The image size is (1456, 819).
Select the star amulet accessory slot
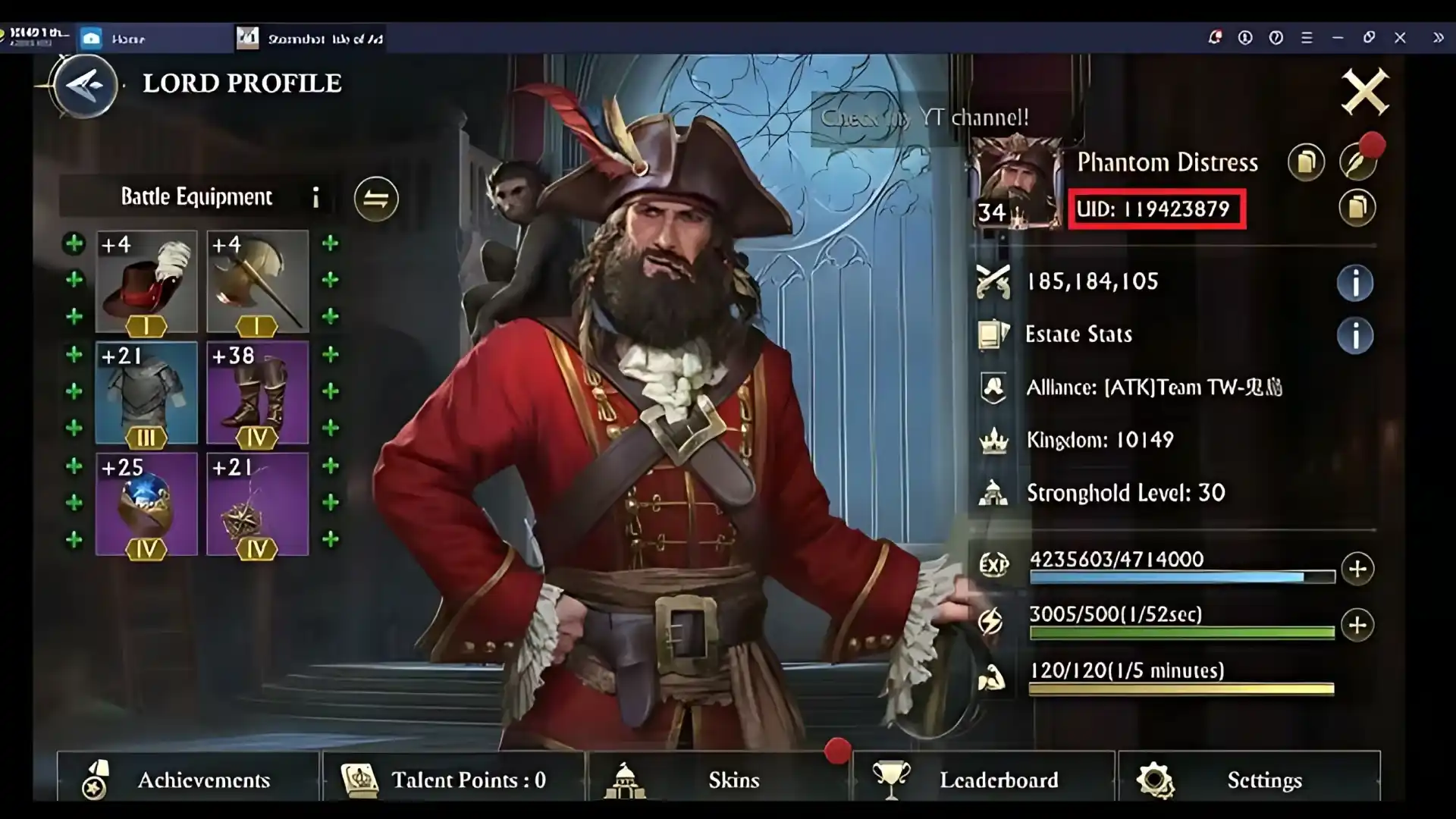click(257, 504)
